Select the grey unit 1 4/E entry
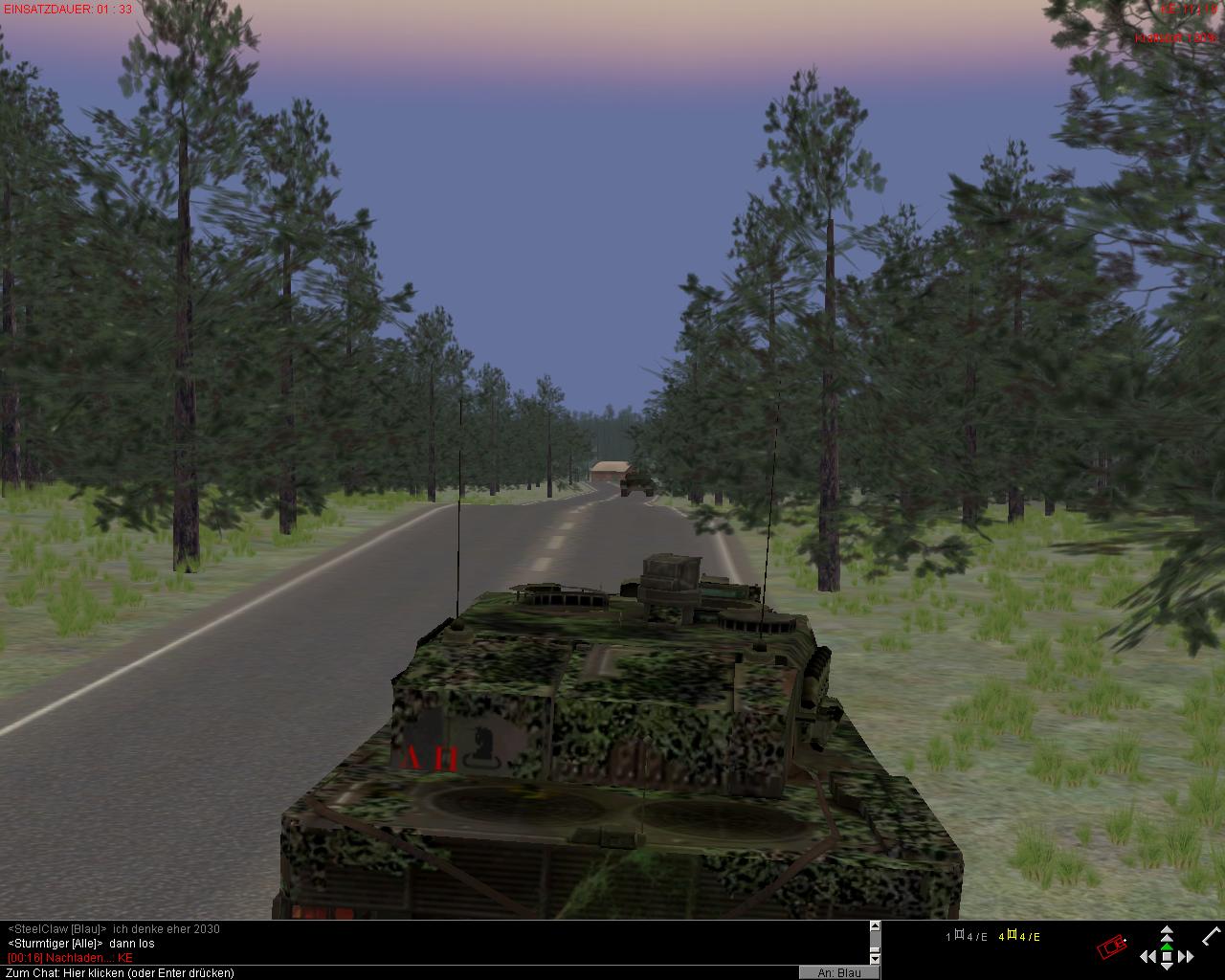 click(x=967, y=937)
